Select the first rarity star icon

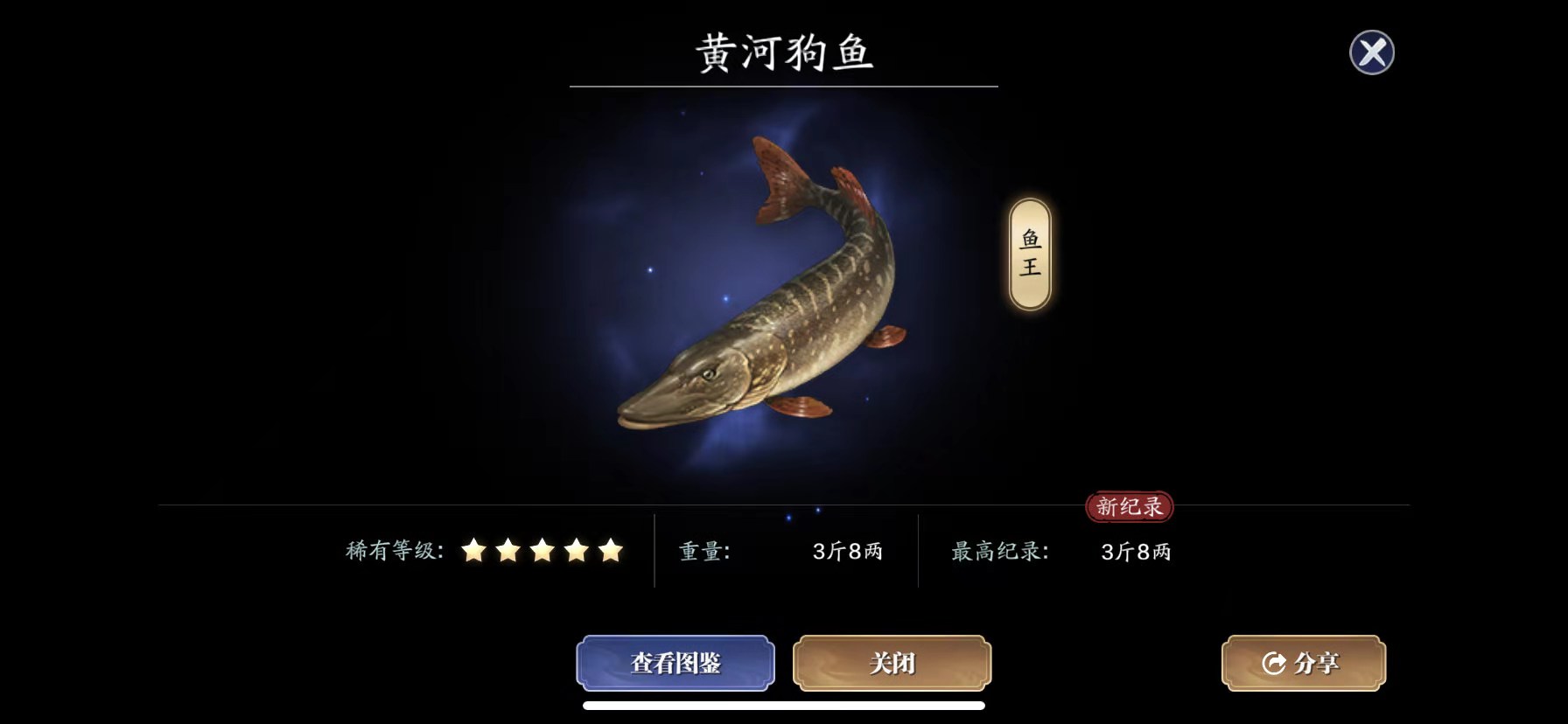(x=474, y=551)
